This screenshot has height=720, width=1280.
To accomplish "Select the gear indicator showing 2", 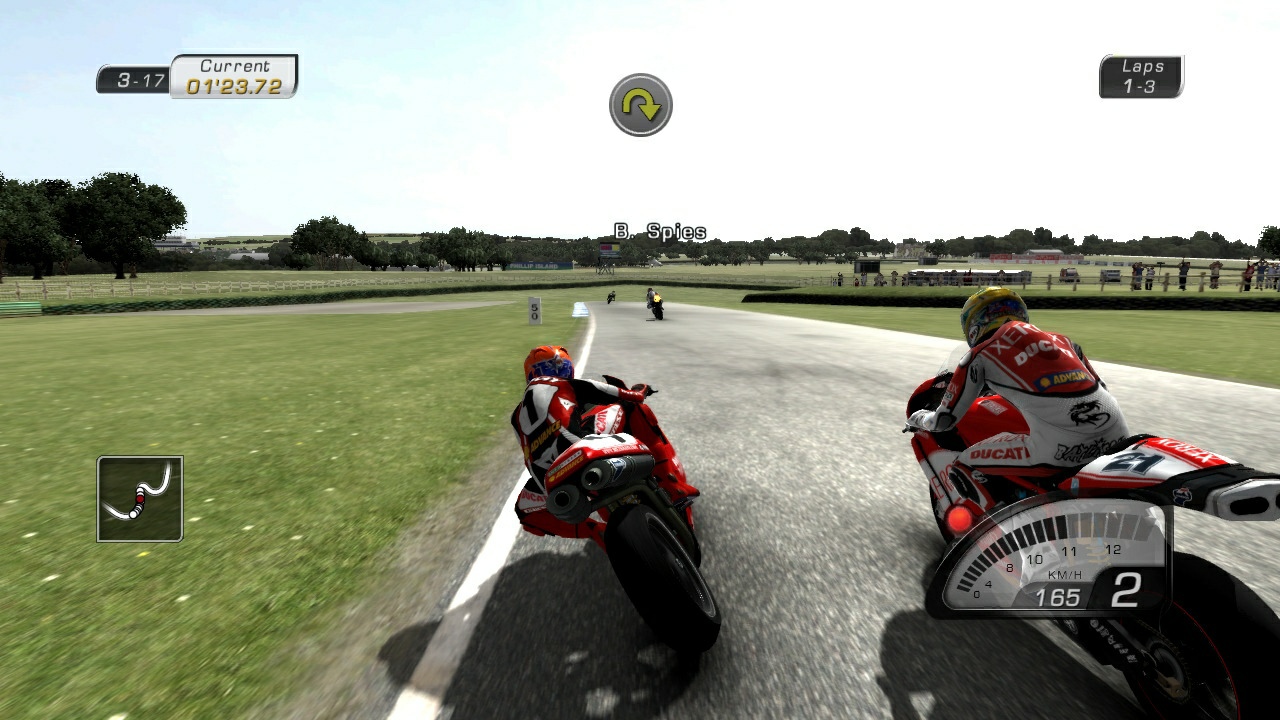I will 1124,590.
